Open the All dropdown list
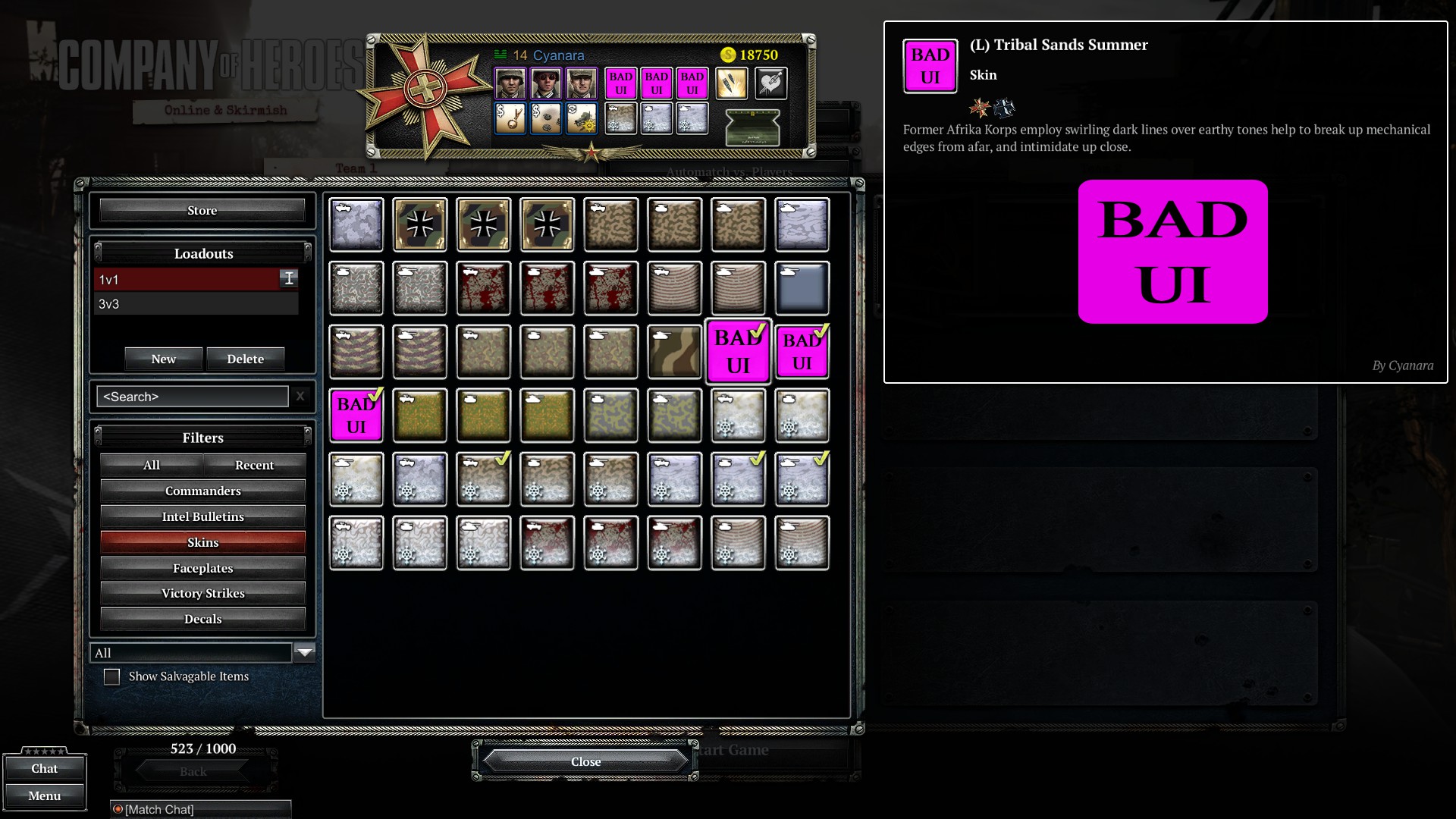 pos(304,652)
